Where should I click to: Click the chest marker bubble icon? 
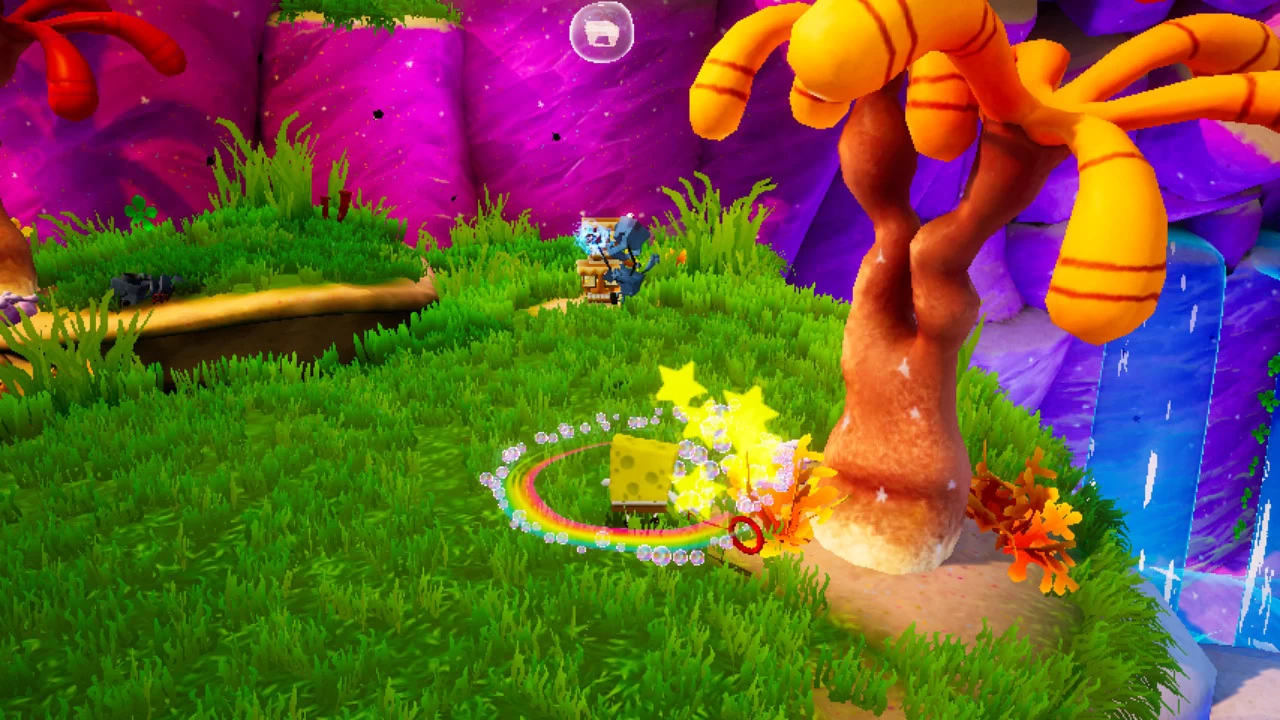click(x=601, y=33)
